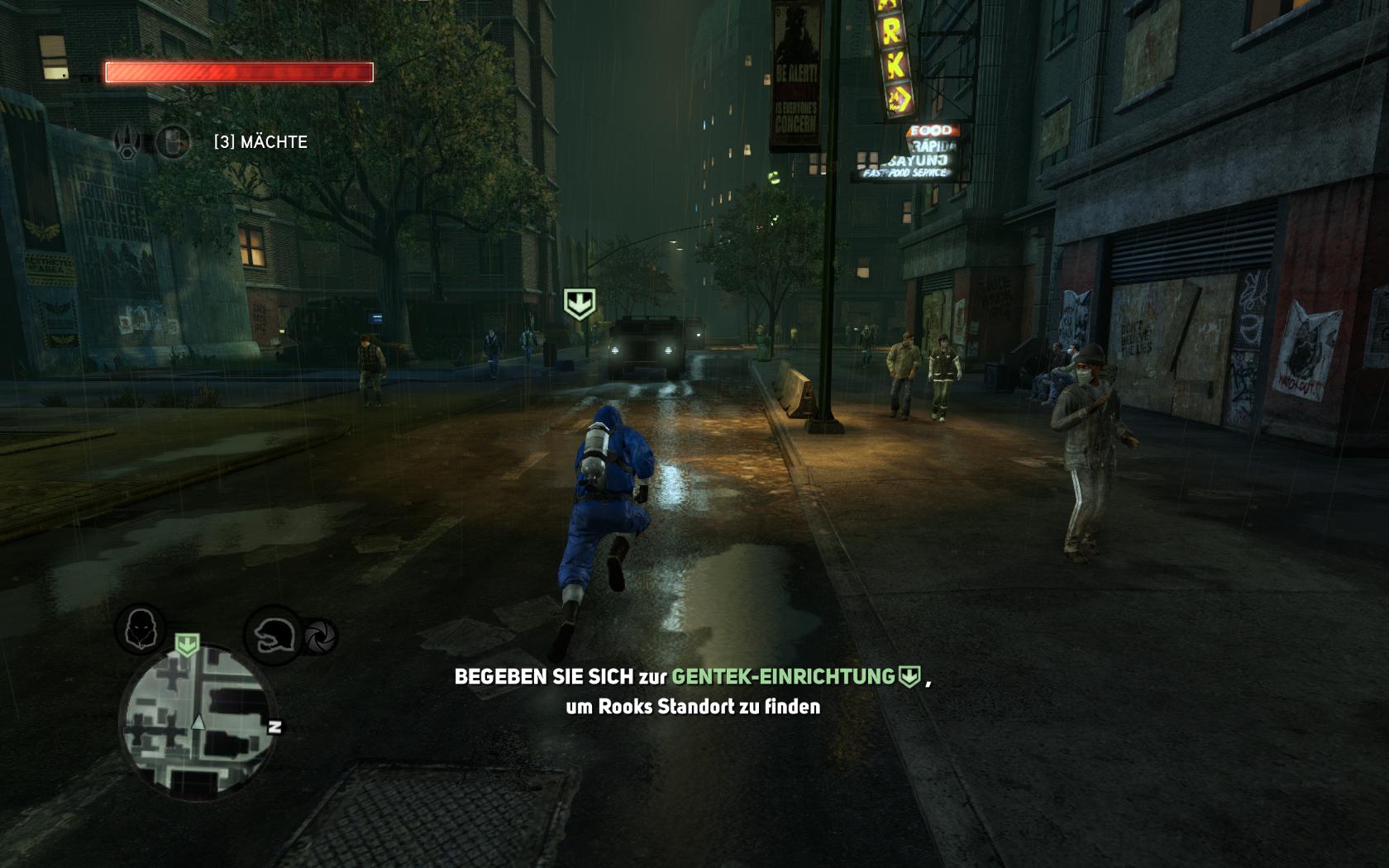Select the hooded face disguise icon
Screen dimensions: 1389x868
(140, 629)
